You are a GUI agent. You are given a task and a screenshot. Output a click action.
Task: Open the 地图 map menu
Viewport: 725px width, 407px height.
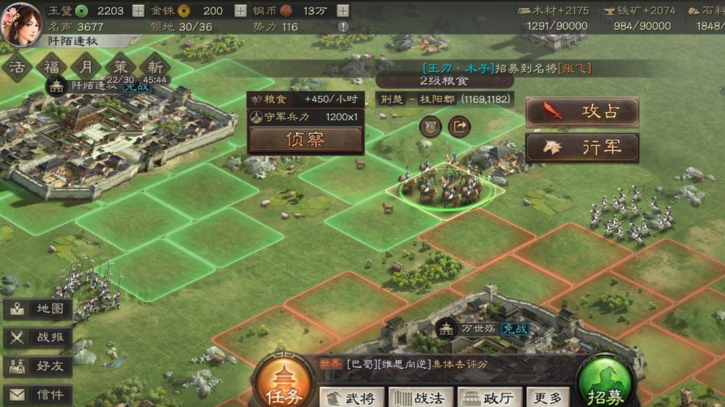[x=38, y=309]
